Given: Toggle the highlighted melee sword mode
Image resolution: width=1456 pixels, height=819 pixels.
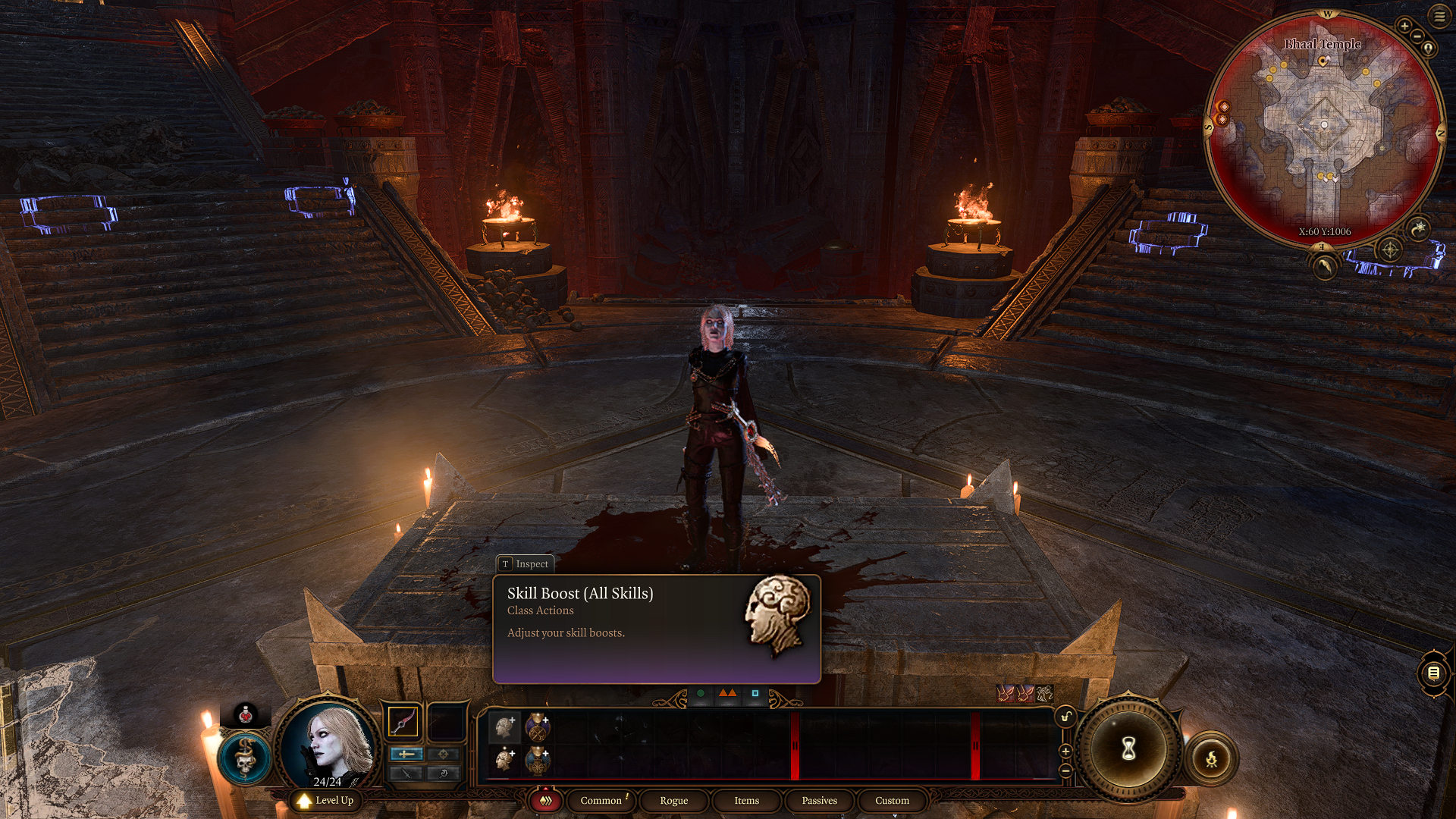Looking at the screenshot, I should [406, 755].
